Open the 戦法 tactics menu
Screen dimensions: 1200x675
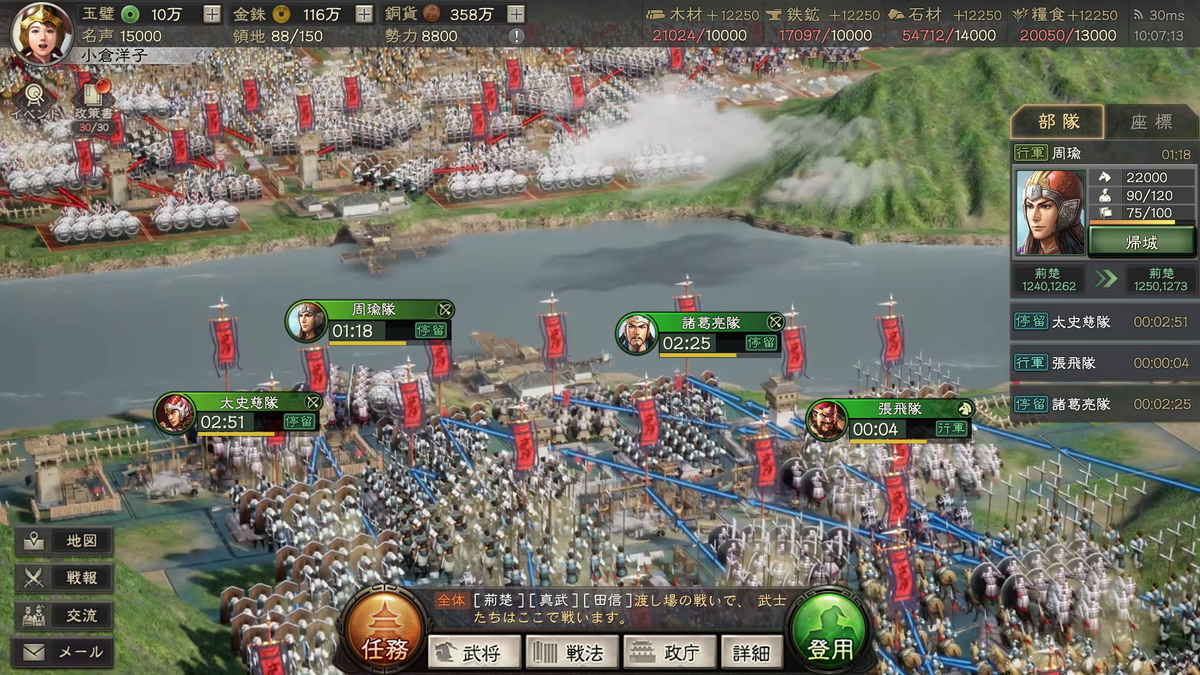click(573, 652)
